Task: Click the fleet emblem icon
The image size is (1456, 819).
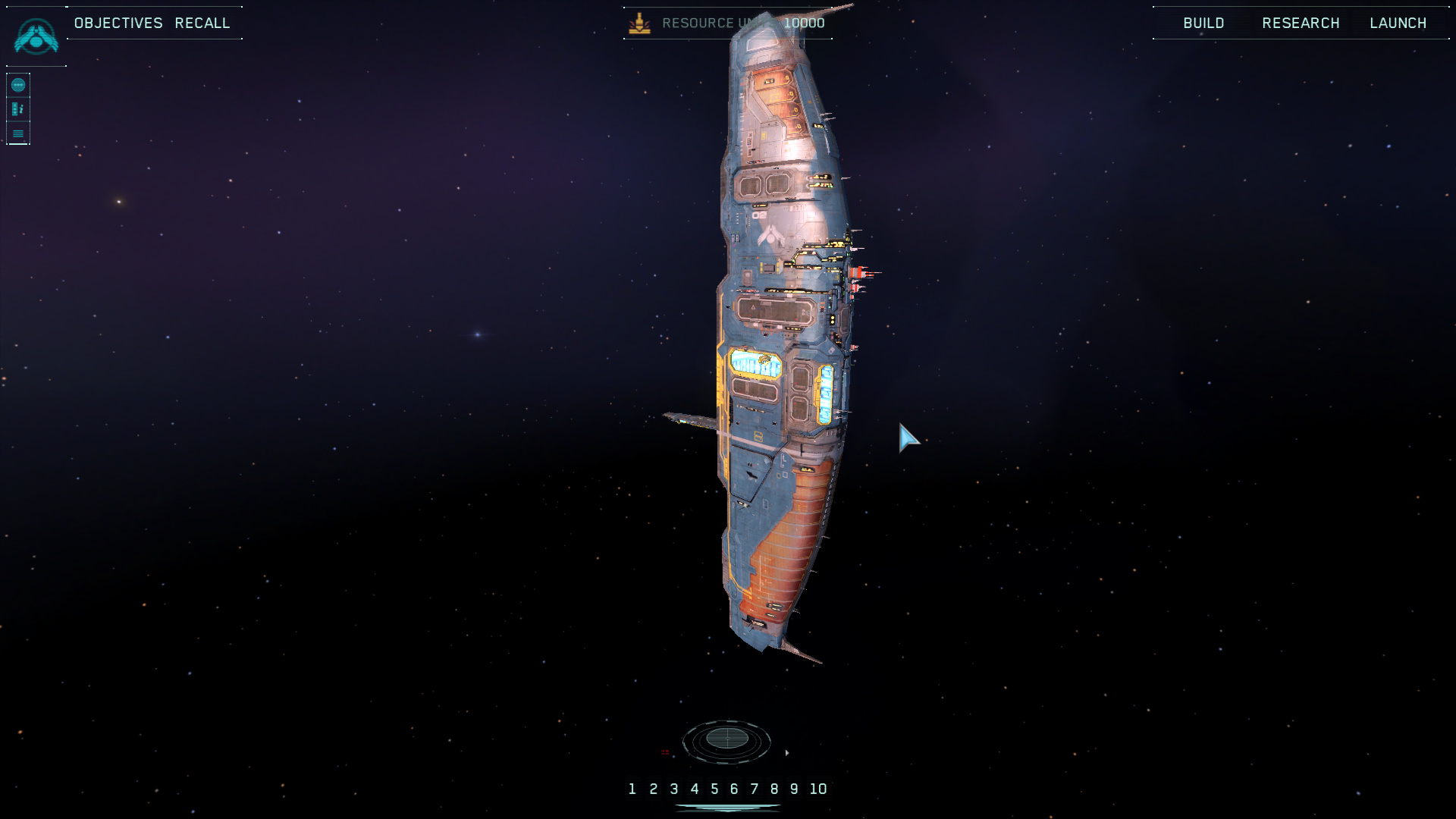Action: click(36, 36)
